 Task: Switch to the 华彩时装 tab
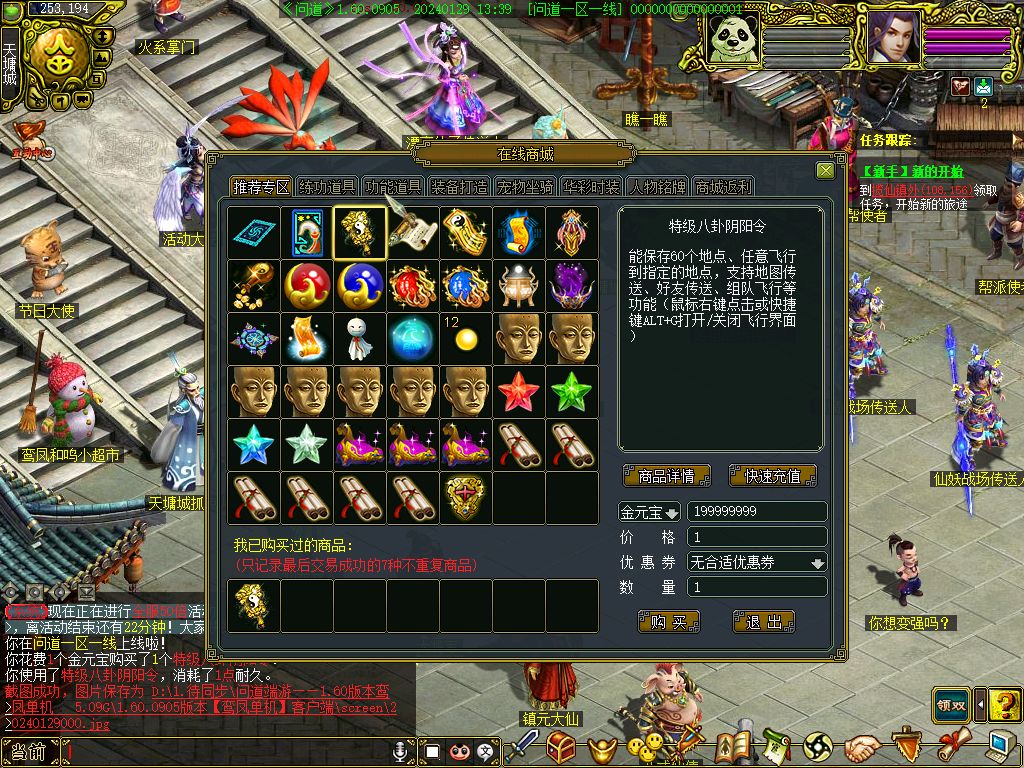[591, 187]
